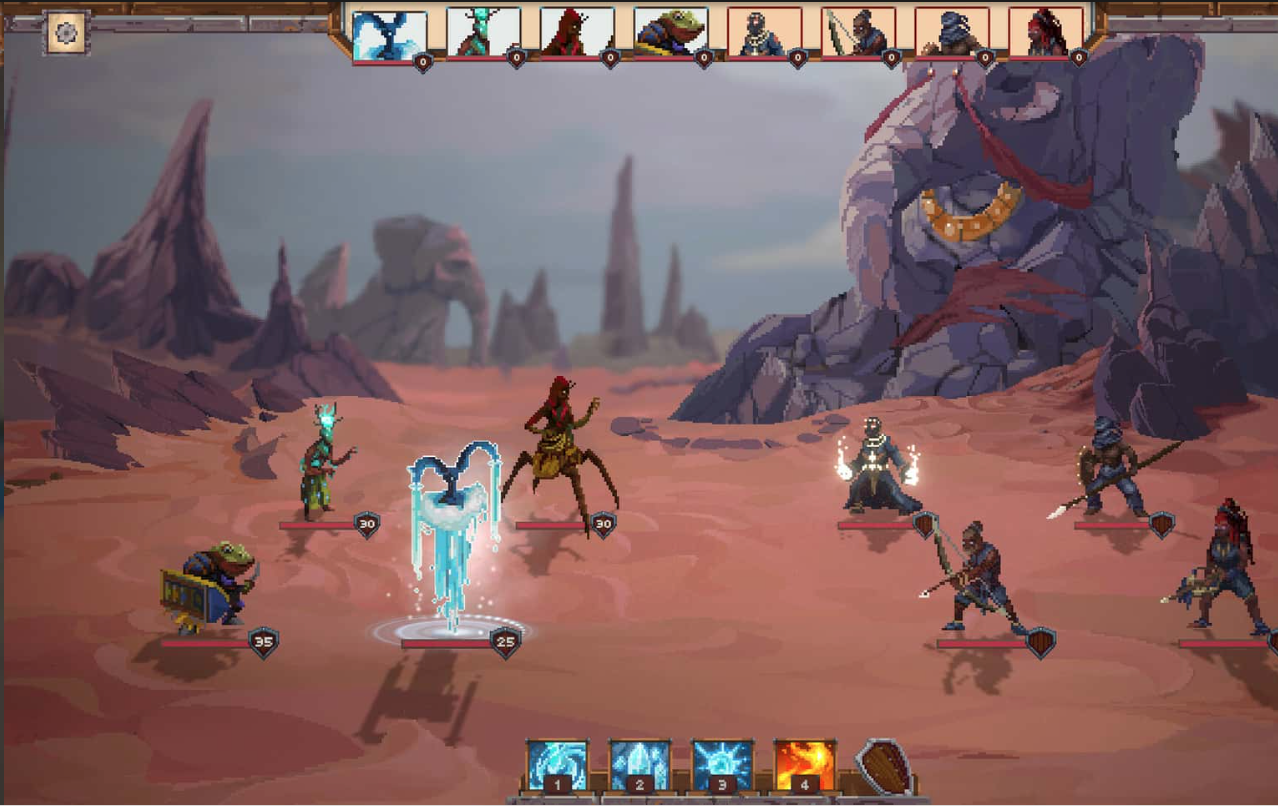
Task: Use the ice crystal shards ability
Action: tap(640, 766)
